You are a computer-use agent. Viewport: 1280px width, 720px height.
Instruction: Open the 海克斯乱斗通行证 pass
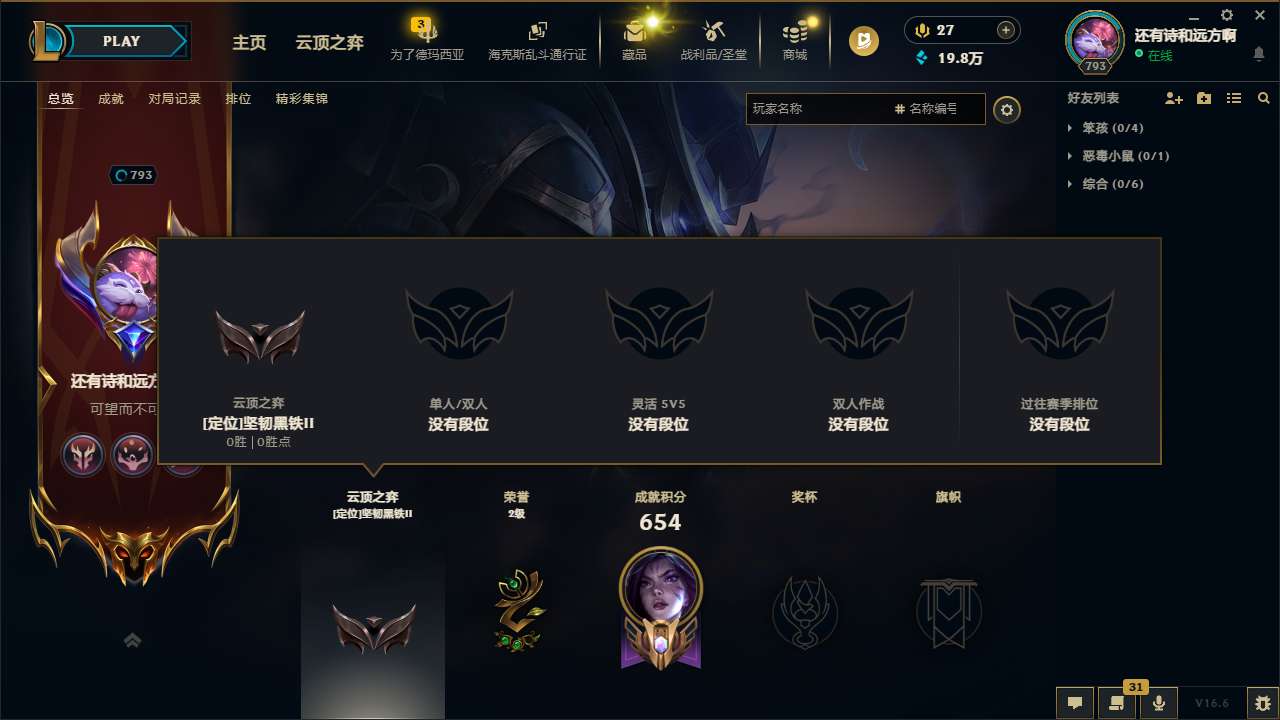coord(537,41)
